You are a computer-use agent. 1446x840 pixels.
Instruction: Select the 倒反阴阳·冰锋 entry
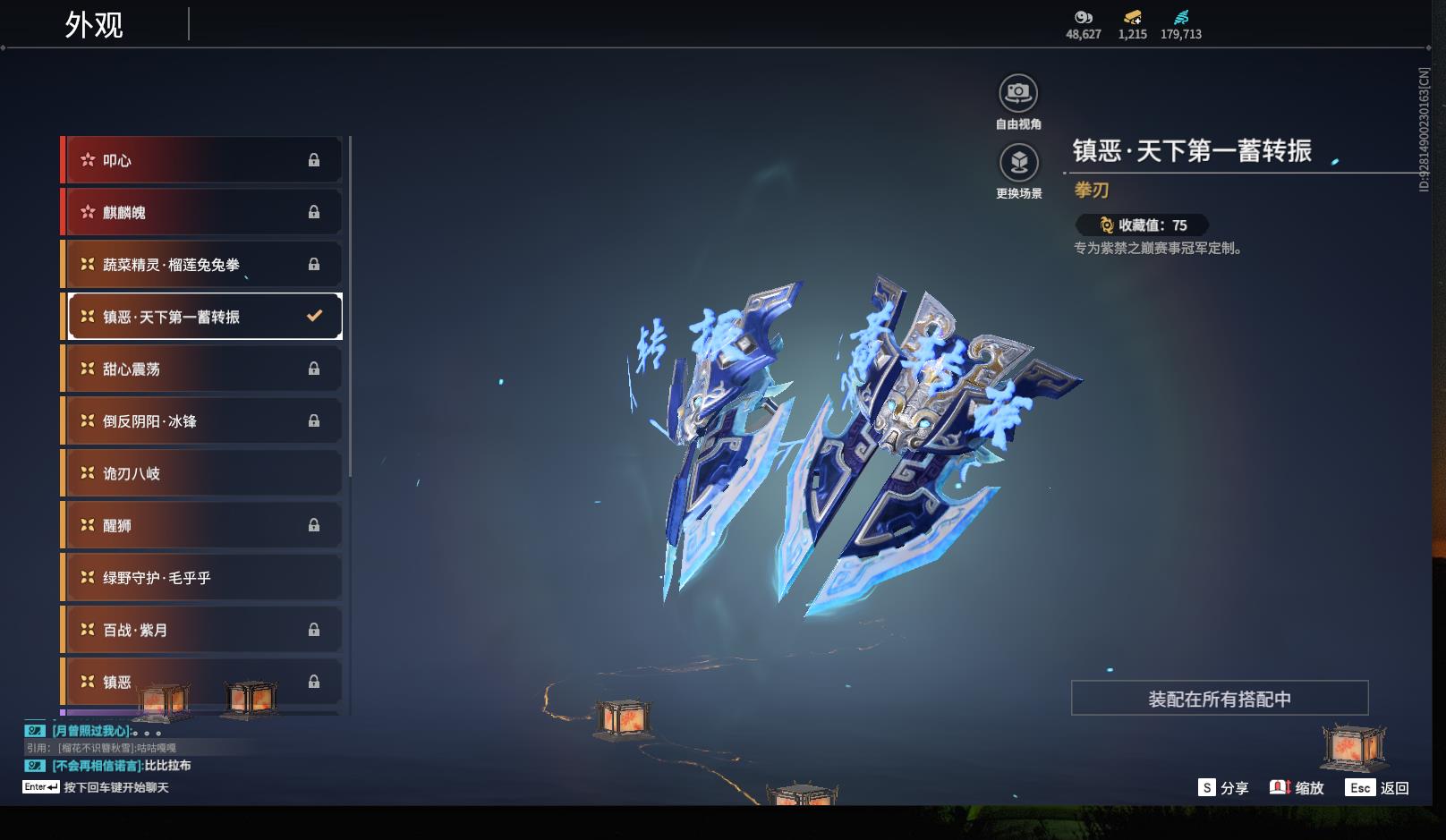[x=202, y=420]
